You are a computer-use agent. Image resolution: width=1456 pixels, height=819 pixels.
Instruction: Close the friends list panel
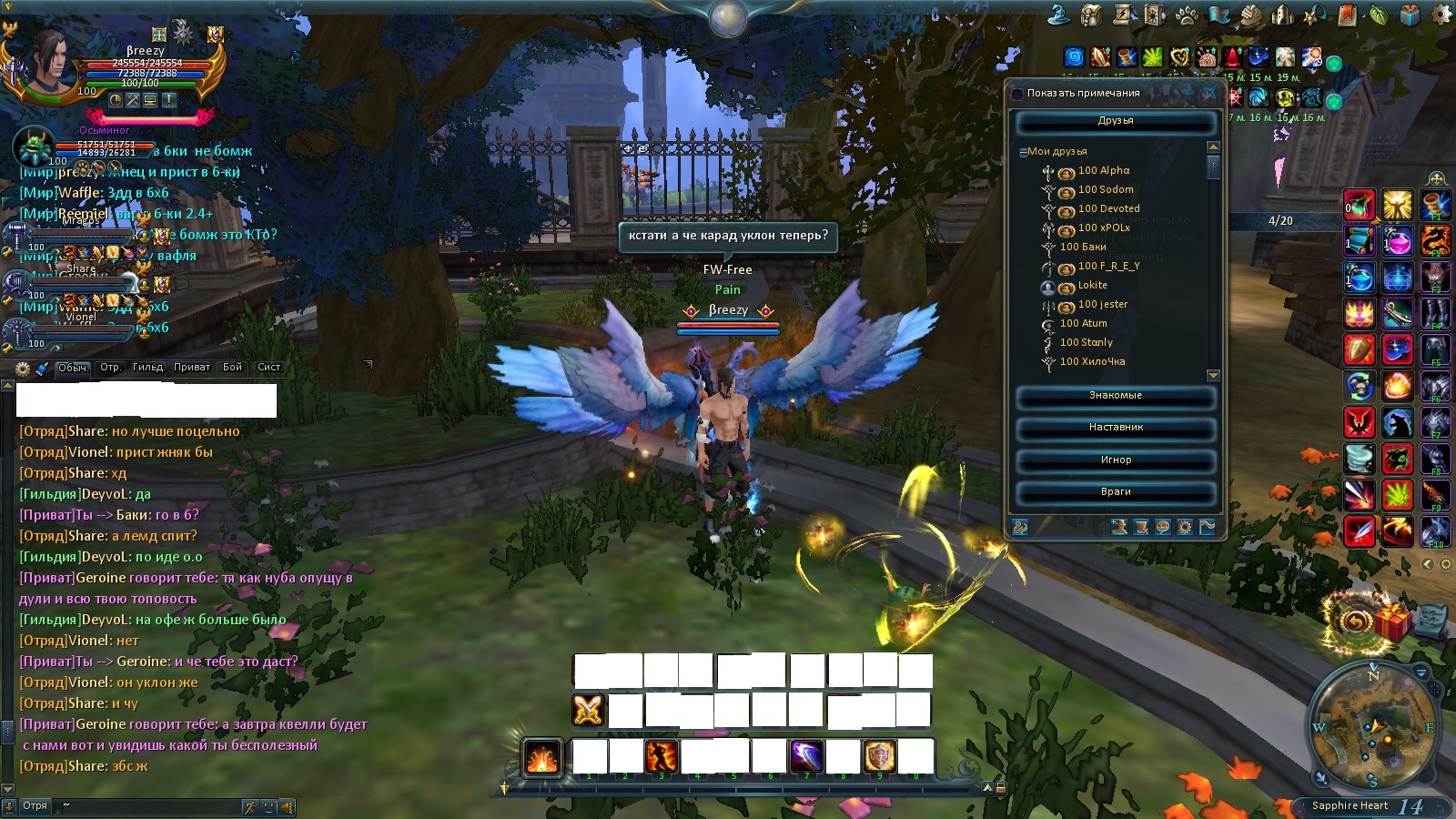point(1208,93)
